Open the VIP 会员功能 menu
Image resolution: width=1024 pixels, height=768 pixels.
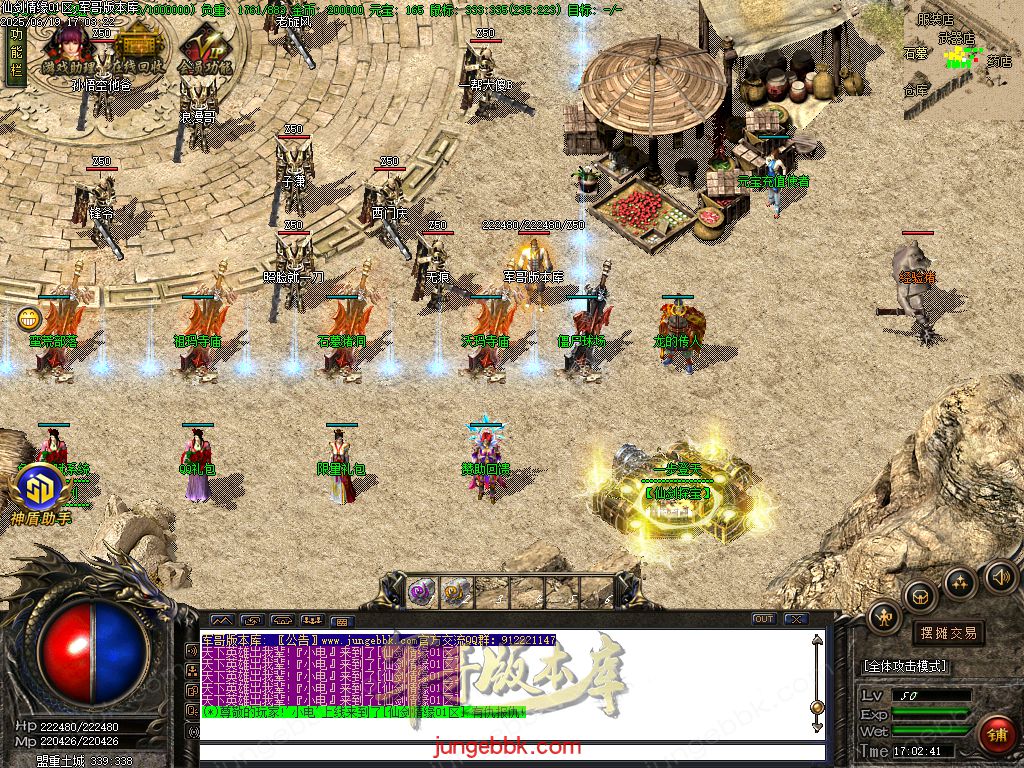204,50
